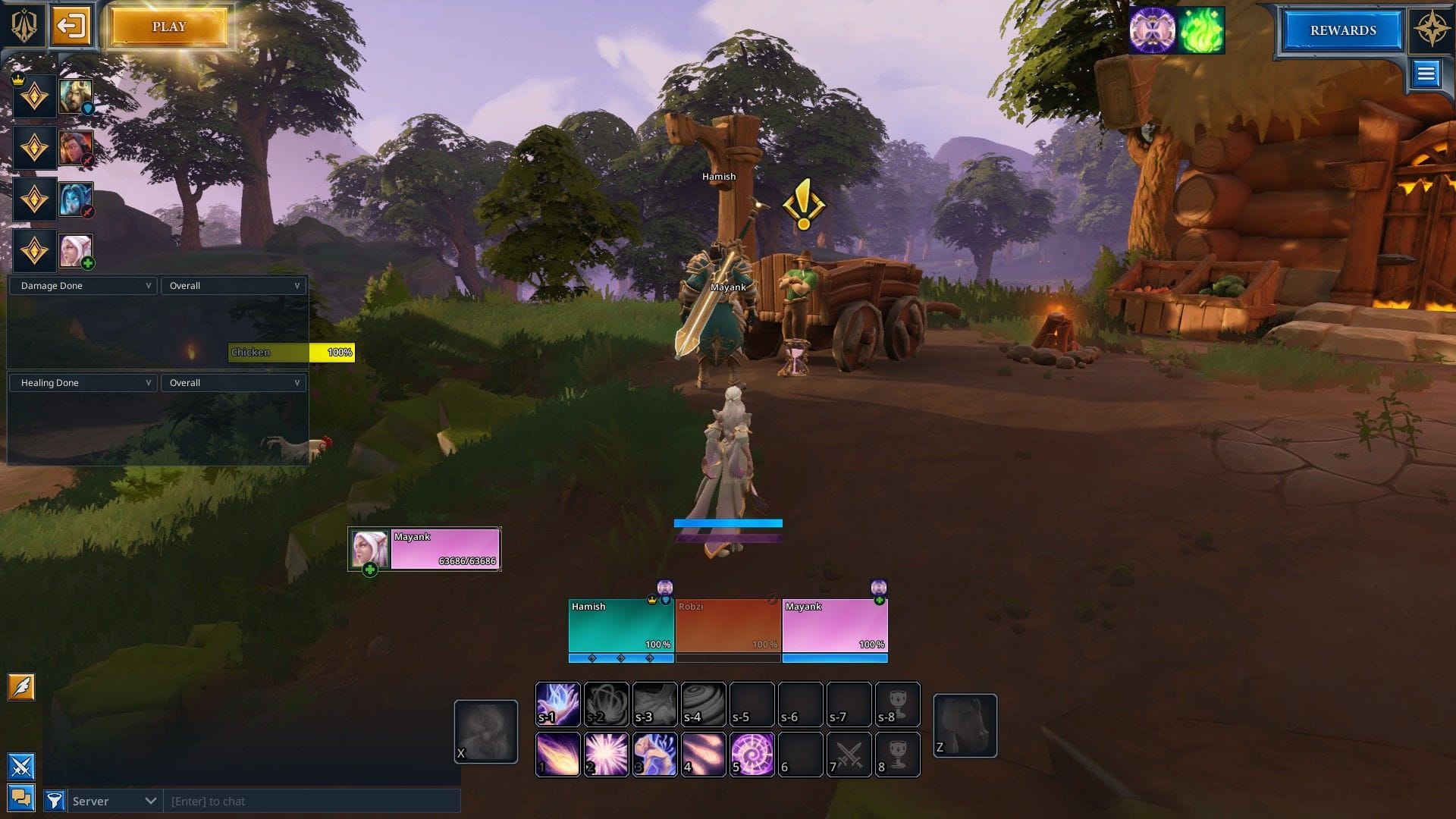This screenshot has width=1456, height=819.
Task: Cast Fireball from ability slot 1
Action: [x=558, y=755]
